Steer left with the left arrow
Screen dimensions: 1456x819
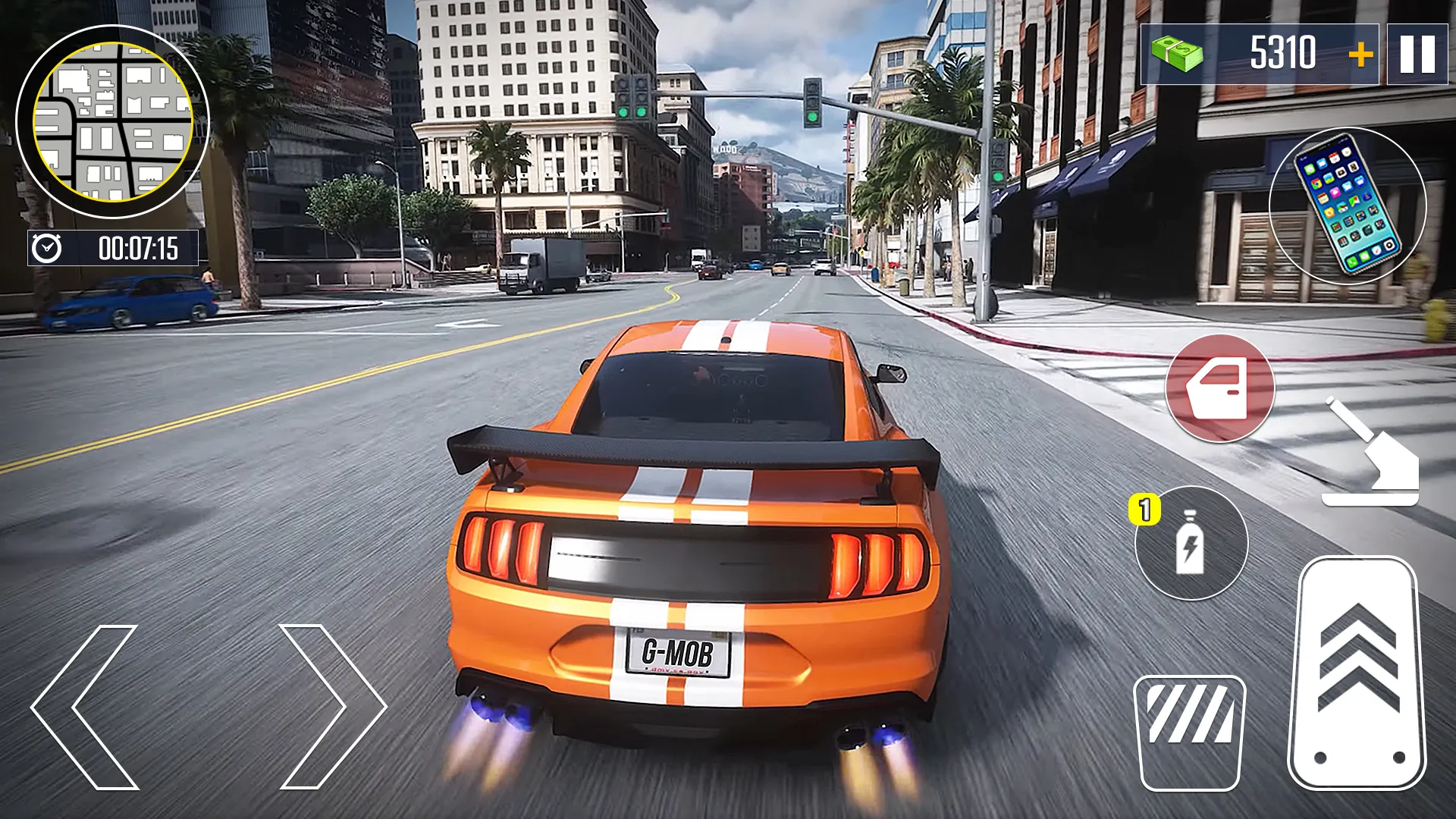[85, 707]
